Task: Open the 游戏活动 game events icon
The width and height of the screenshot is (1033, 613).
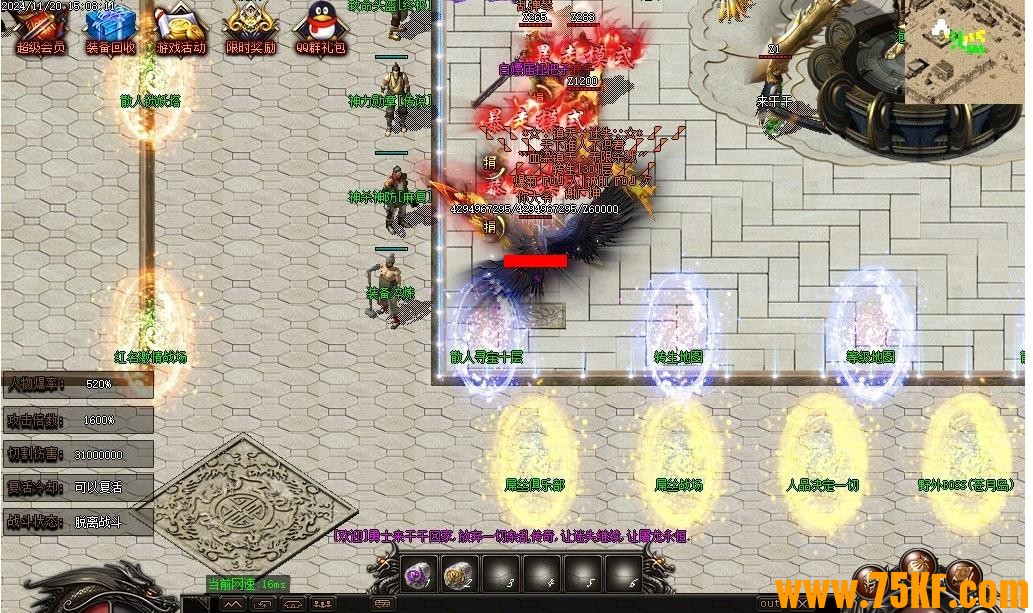Action: click(181, 27)
